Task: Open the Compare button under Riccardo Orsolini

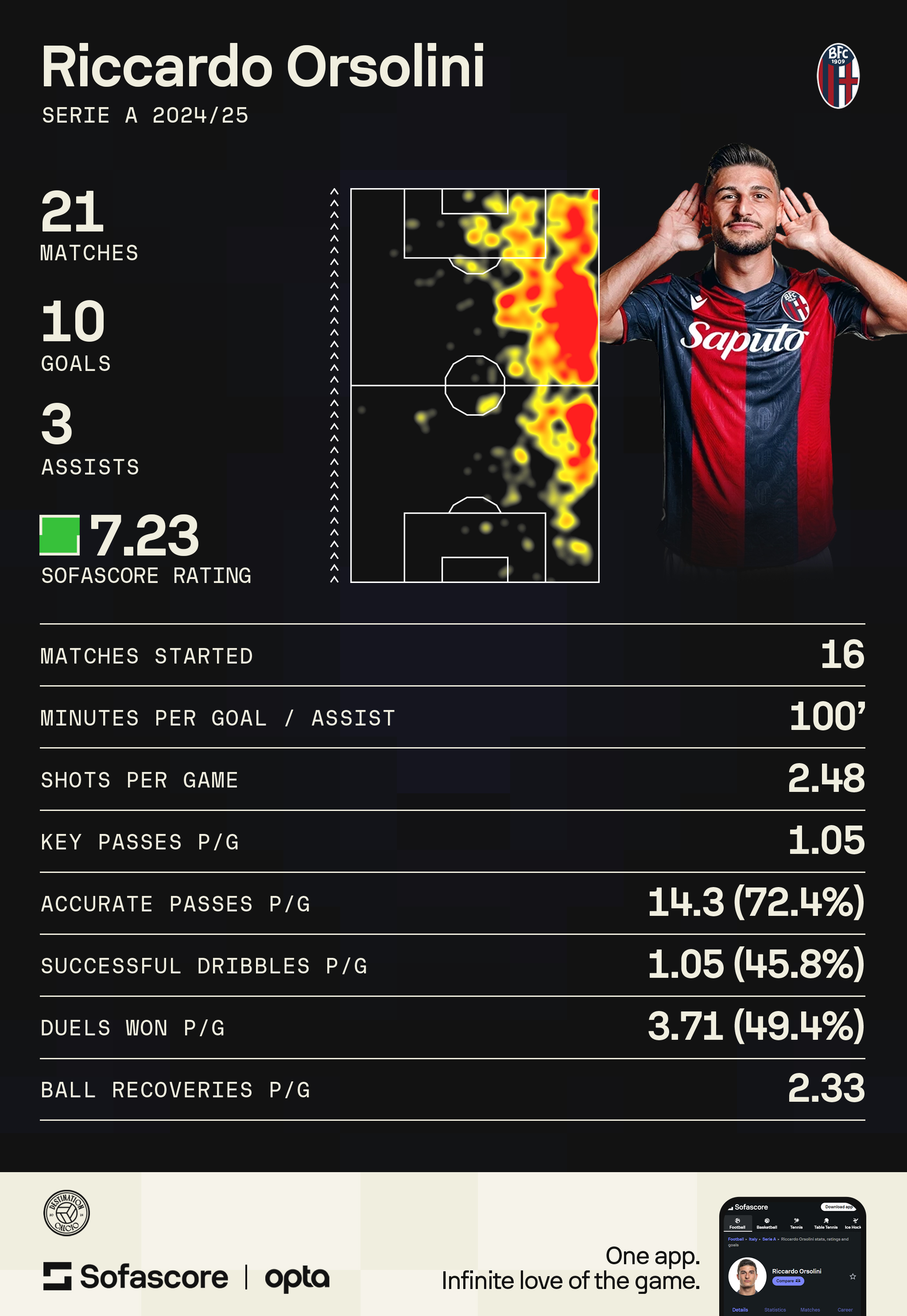Action: 788,1281
